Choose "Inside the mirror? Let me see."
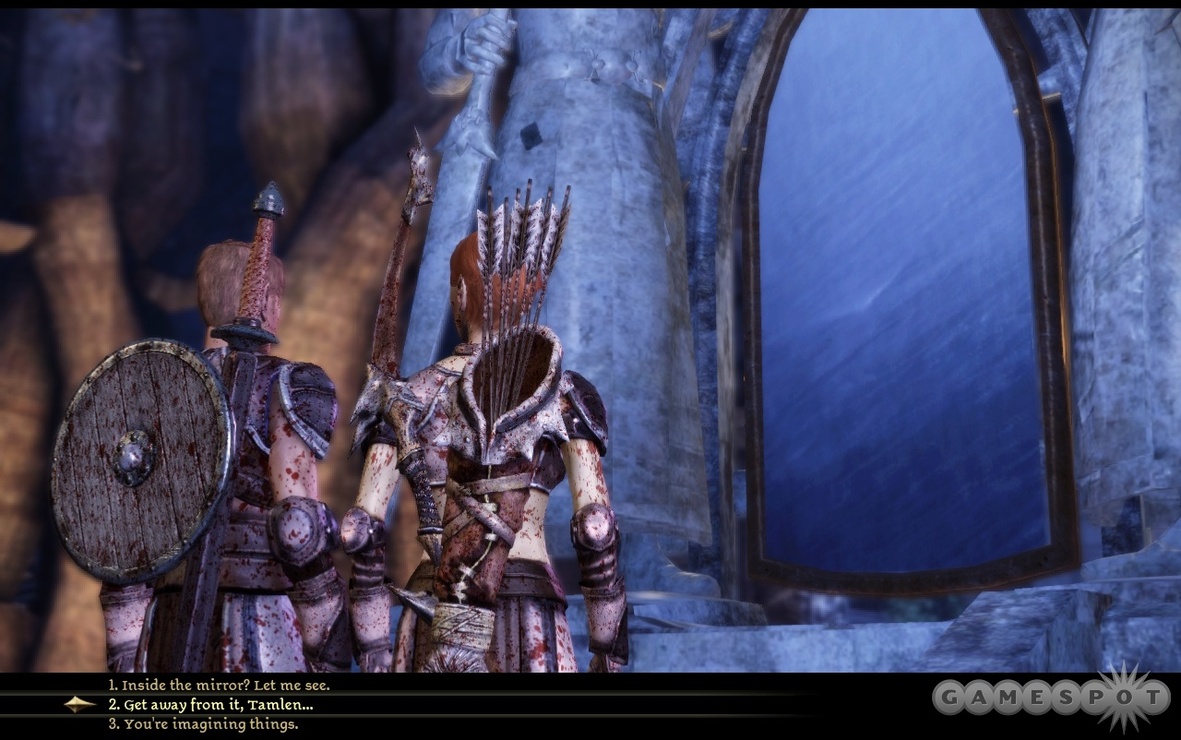The image size is (1181, 740). [219, 685]
